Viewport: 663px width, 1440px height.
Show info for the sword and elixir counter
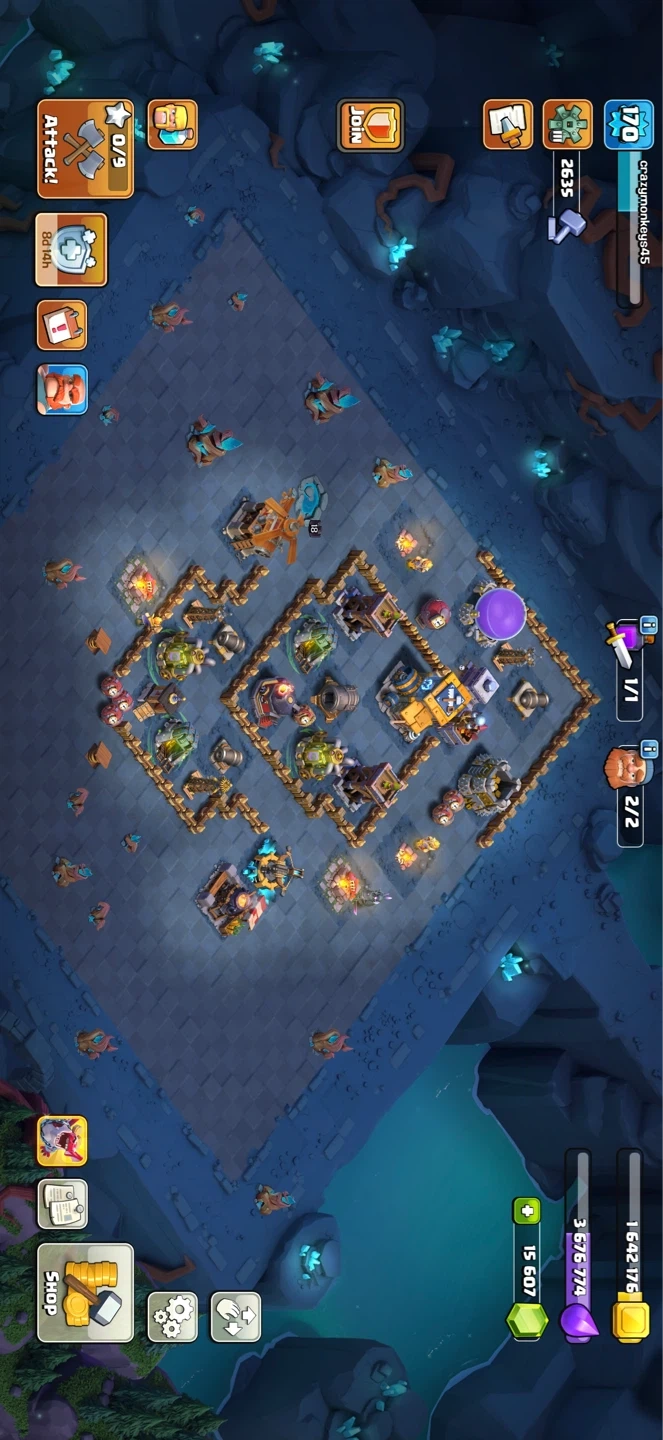[x=648, y=628]
